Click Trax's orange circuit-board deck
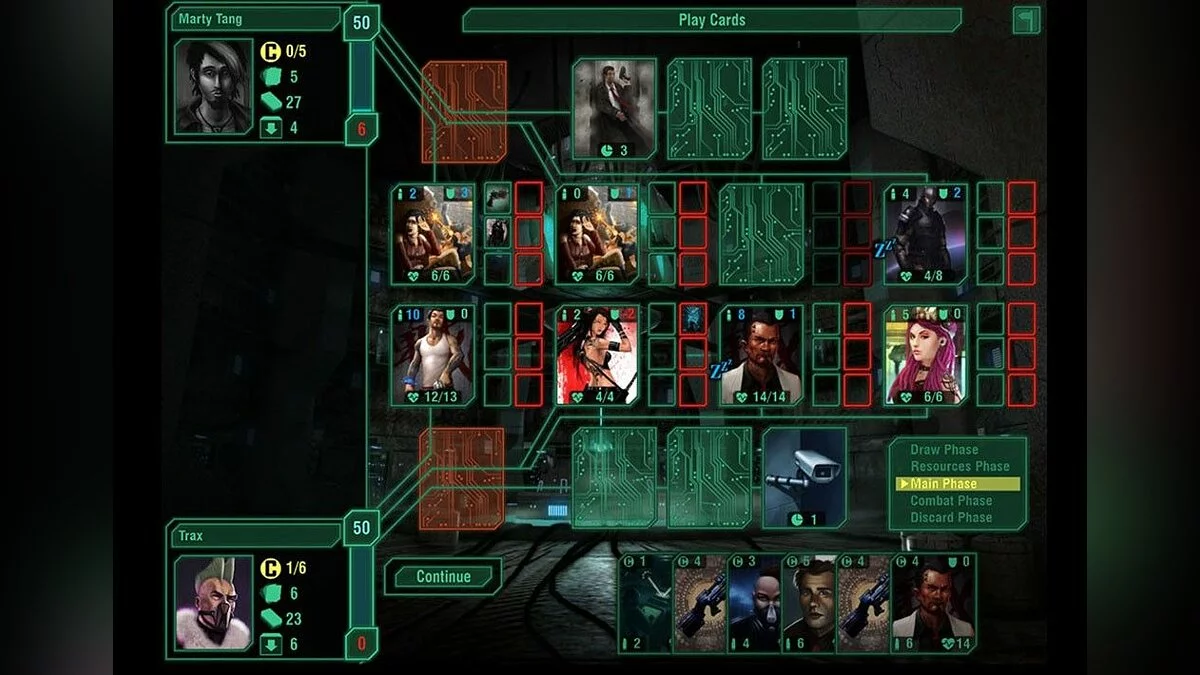The height and width of the screenshot is (675, 1200). (462, 478)
